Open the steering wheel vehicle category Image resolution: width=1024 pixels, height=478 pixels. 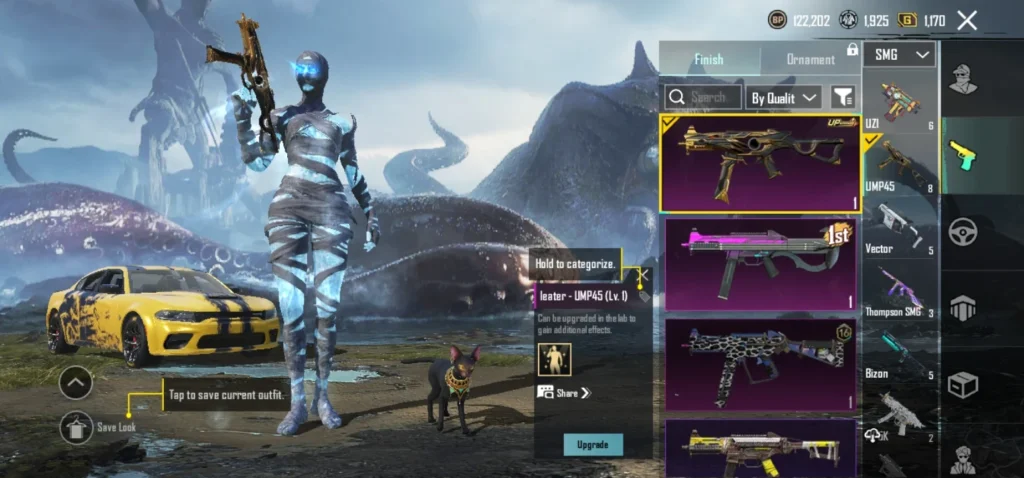point(964,229)
